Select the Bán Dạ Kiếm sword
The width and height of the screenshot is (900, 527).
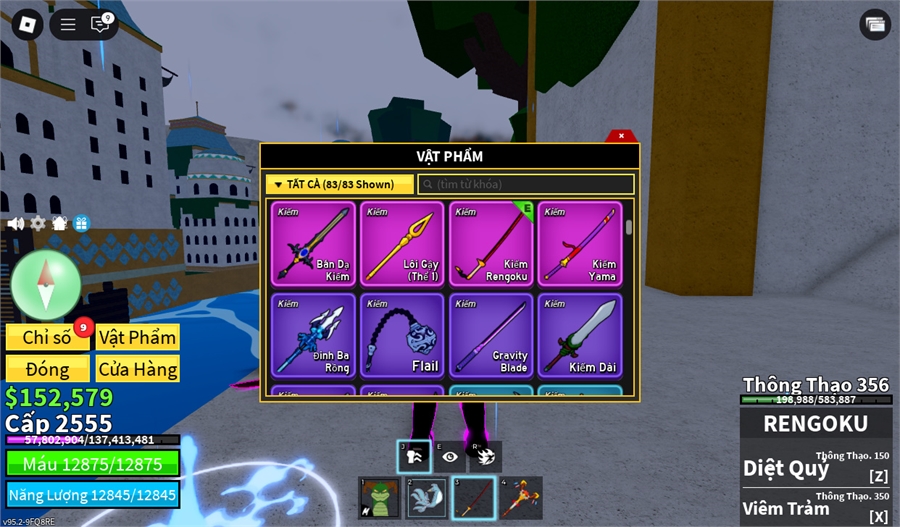[x=313, y=243]
